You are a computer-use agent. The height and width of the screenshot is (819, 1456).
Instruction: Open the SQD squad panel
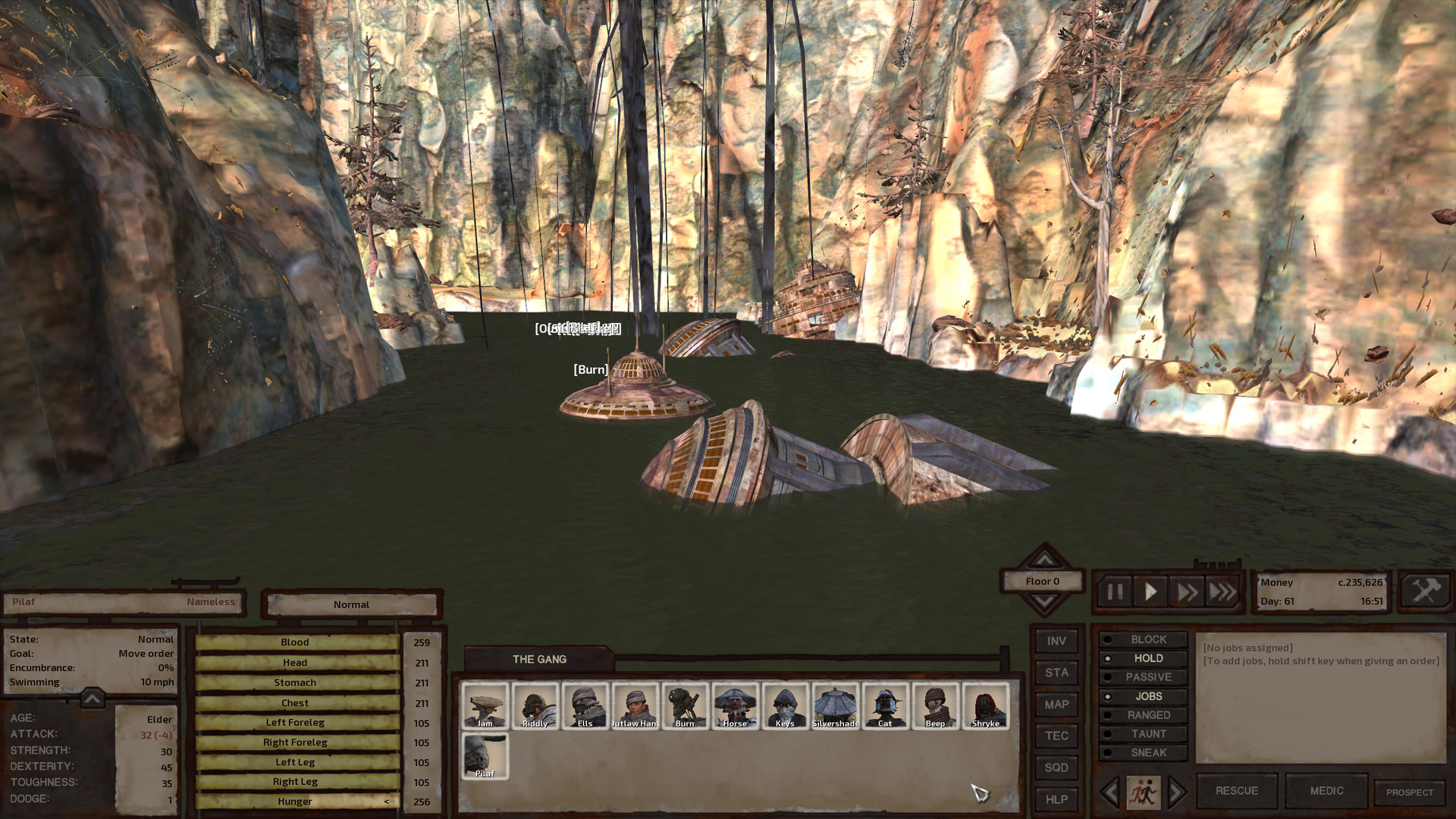click(x=1056, y=767)
